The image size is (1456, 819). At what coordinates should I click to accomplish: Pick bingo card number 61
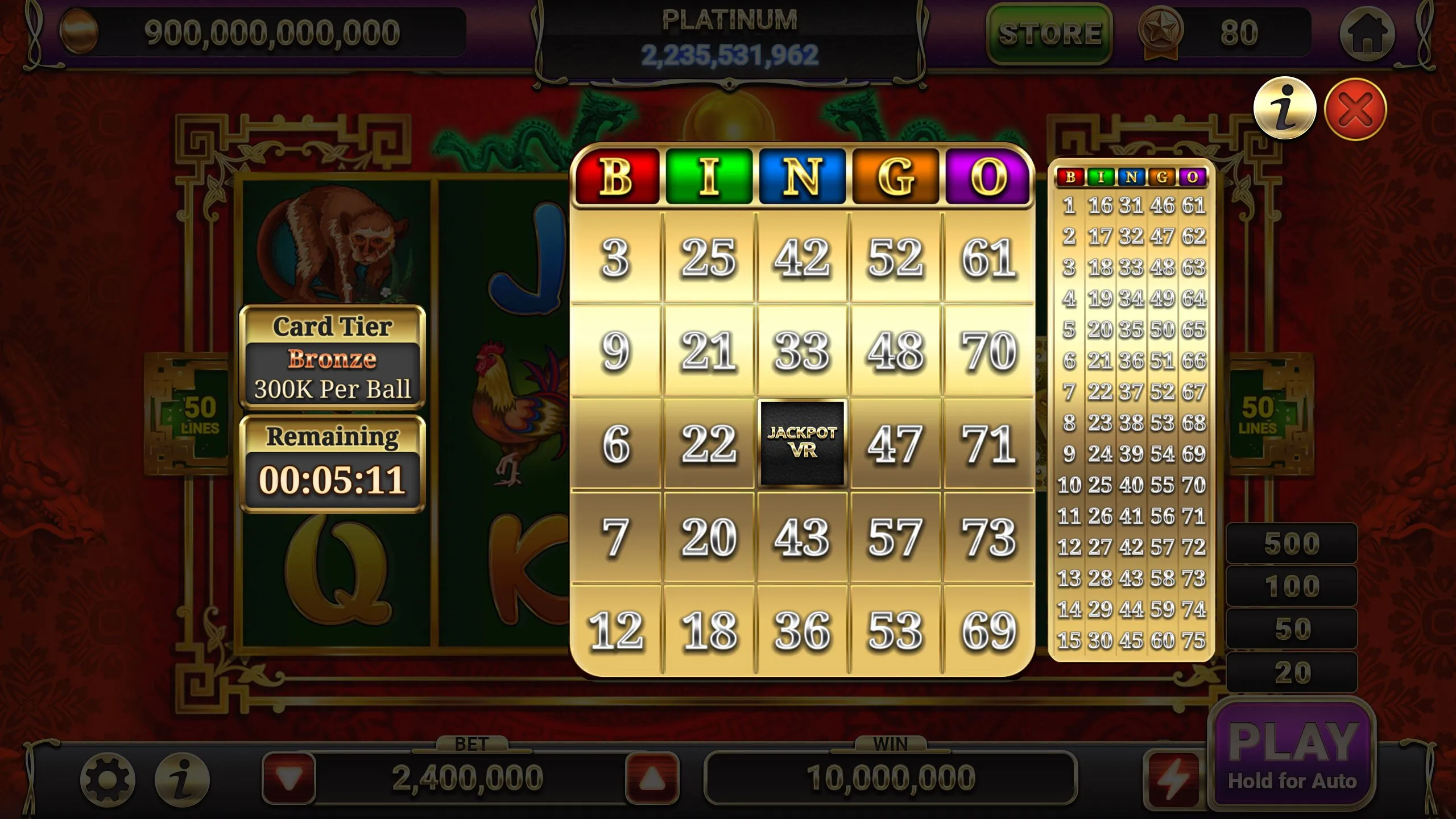[988, 258]
